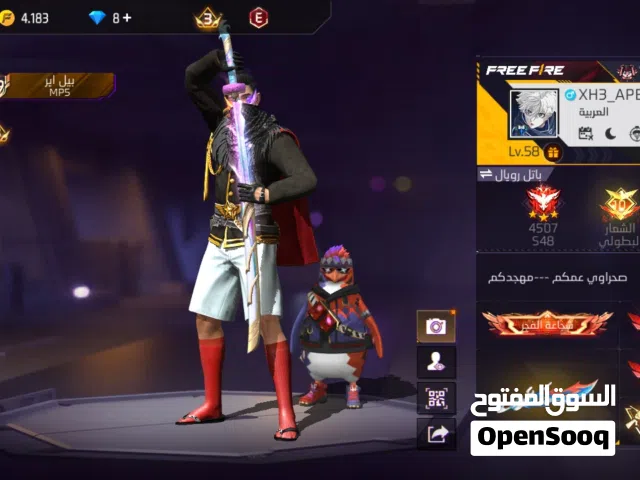Claim the gift box beside Lv.58
640x480 pixels.
553,152
